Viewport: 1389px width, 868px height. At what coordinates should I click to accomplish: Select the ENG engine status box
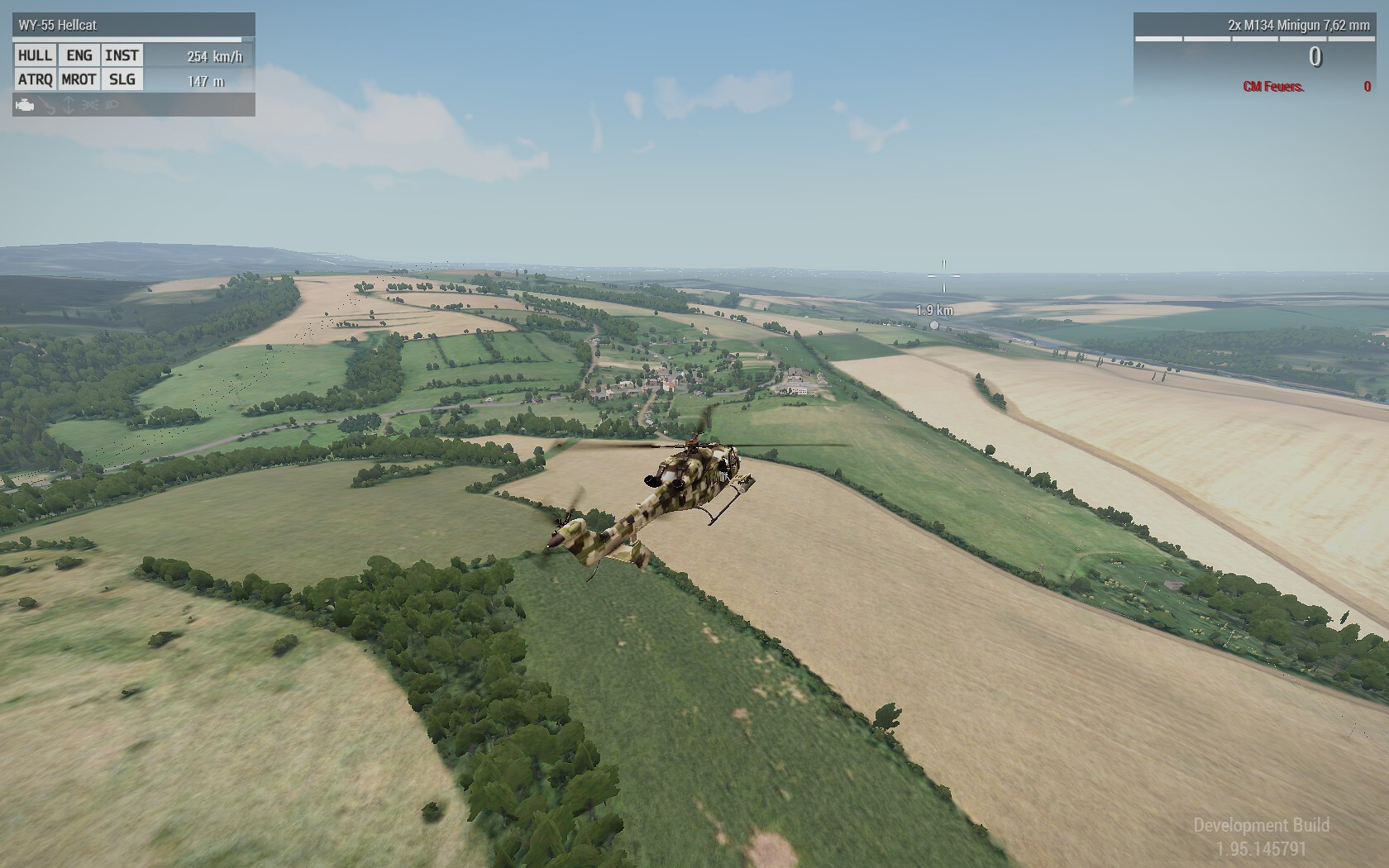coord(79,55)
